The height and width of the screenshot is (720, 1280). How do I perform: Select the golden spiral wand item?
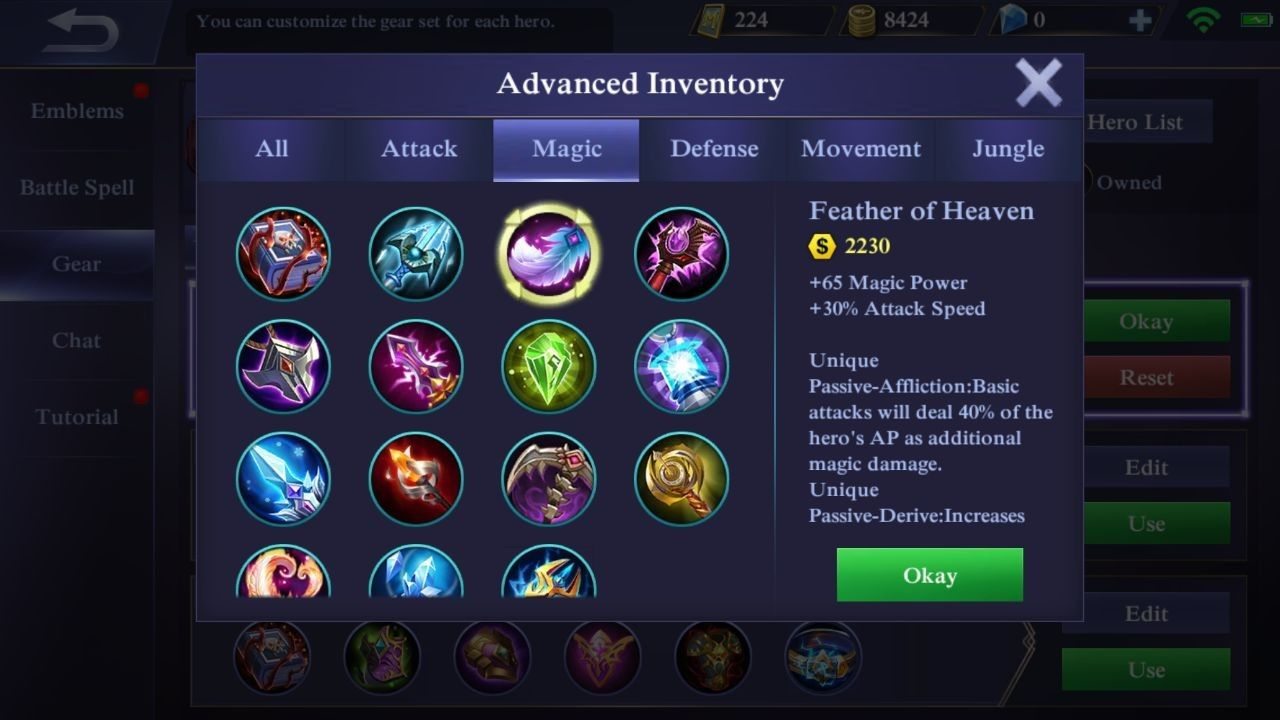click(681, 479)
